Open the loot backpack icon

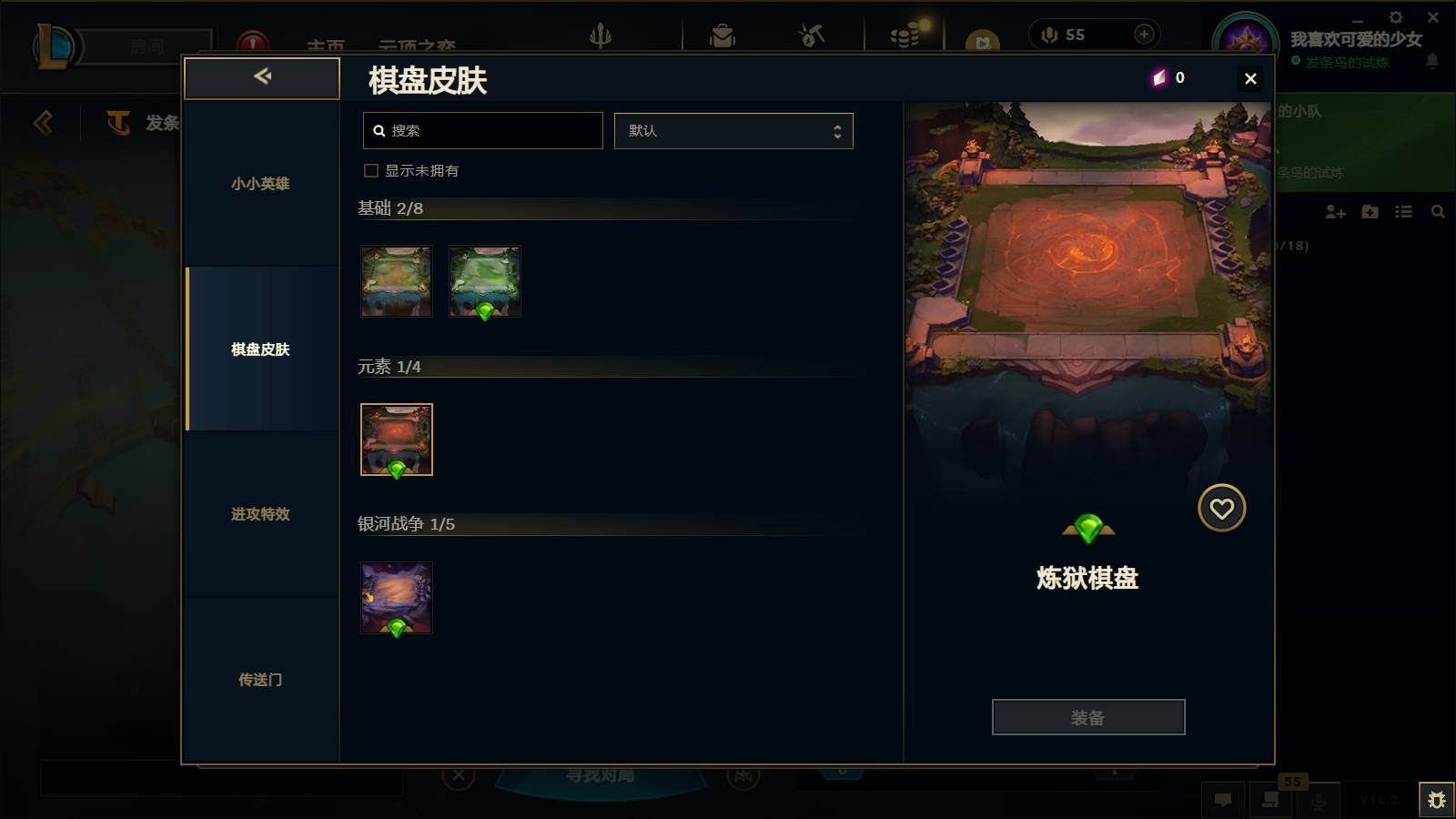tap(722, 35)
